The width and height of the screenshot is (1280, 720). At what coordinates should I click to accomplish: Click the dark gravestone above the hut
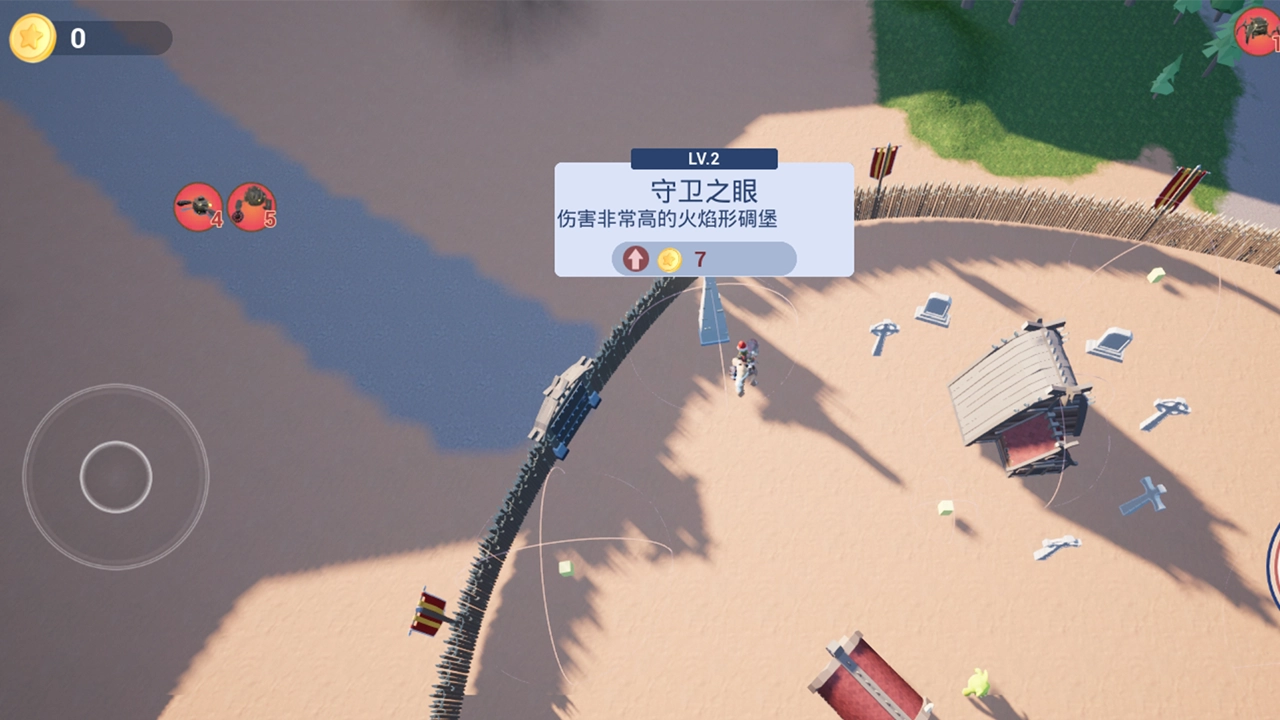click(935, 310)
